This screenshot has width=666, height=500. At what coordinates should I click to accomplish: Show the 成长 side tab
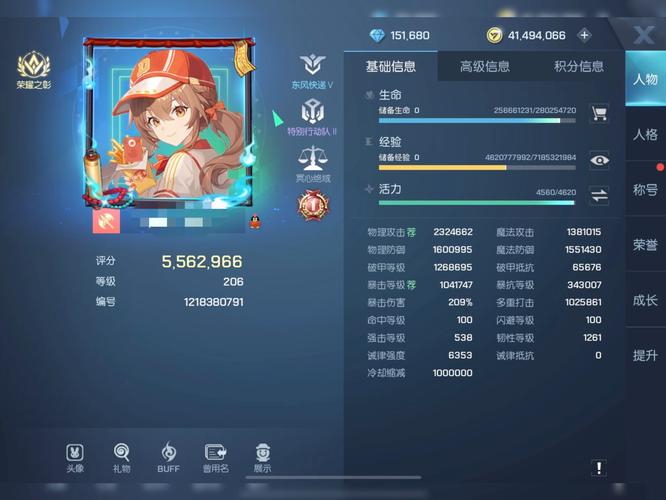coord(645,300)
